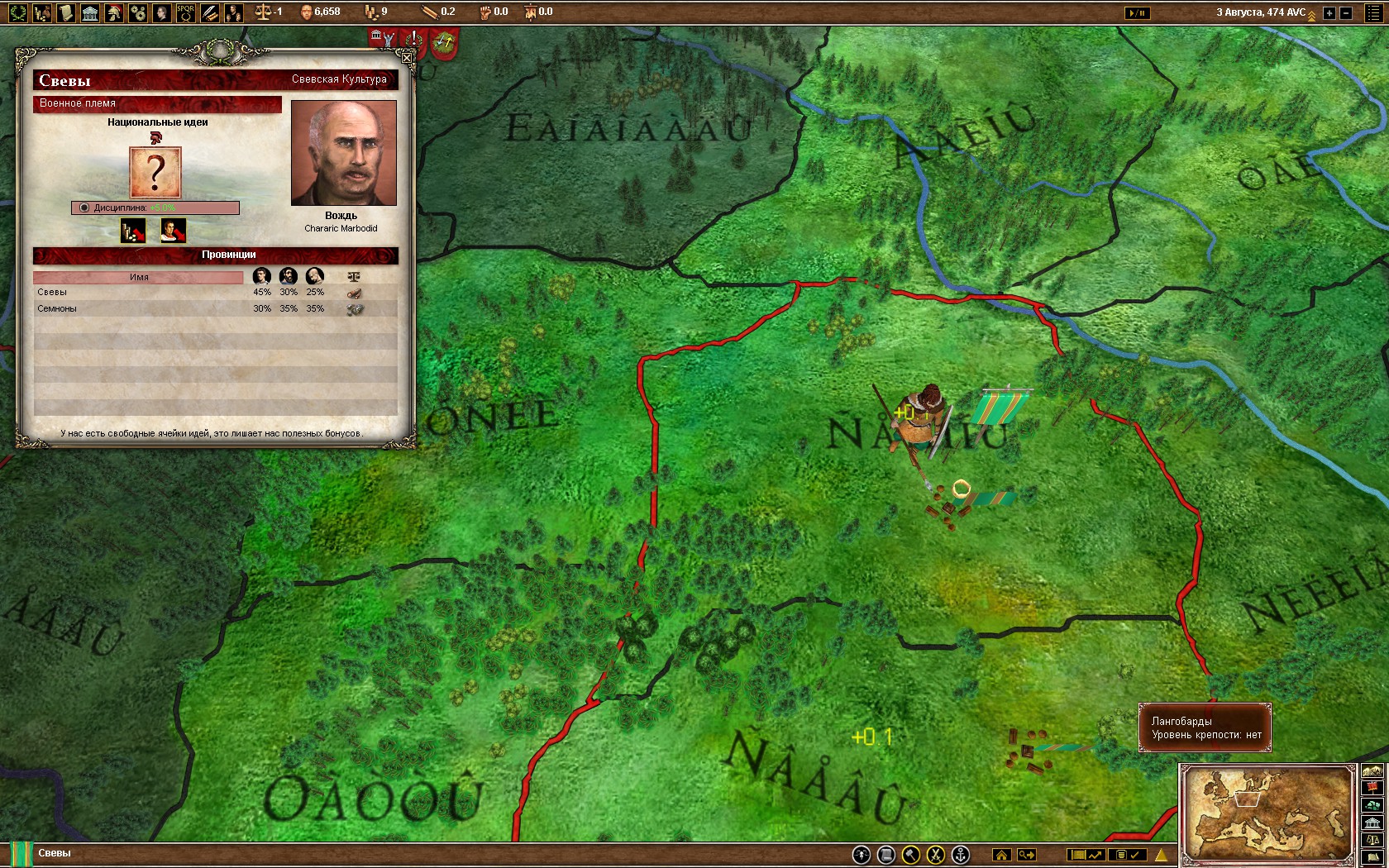Toggle the trade goods map mode button
The image size is (1389, 868).
point(1372,805)
